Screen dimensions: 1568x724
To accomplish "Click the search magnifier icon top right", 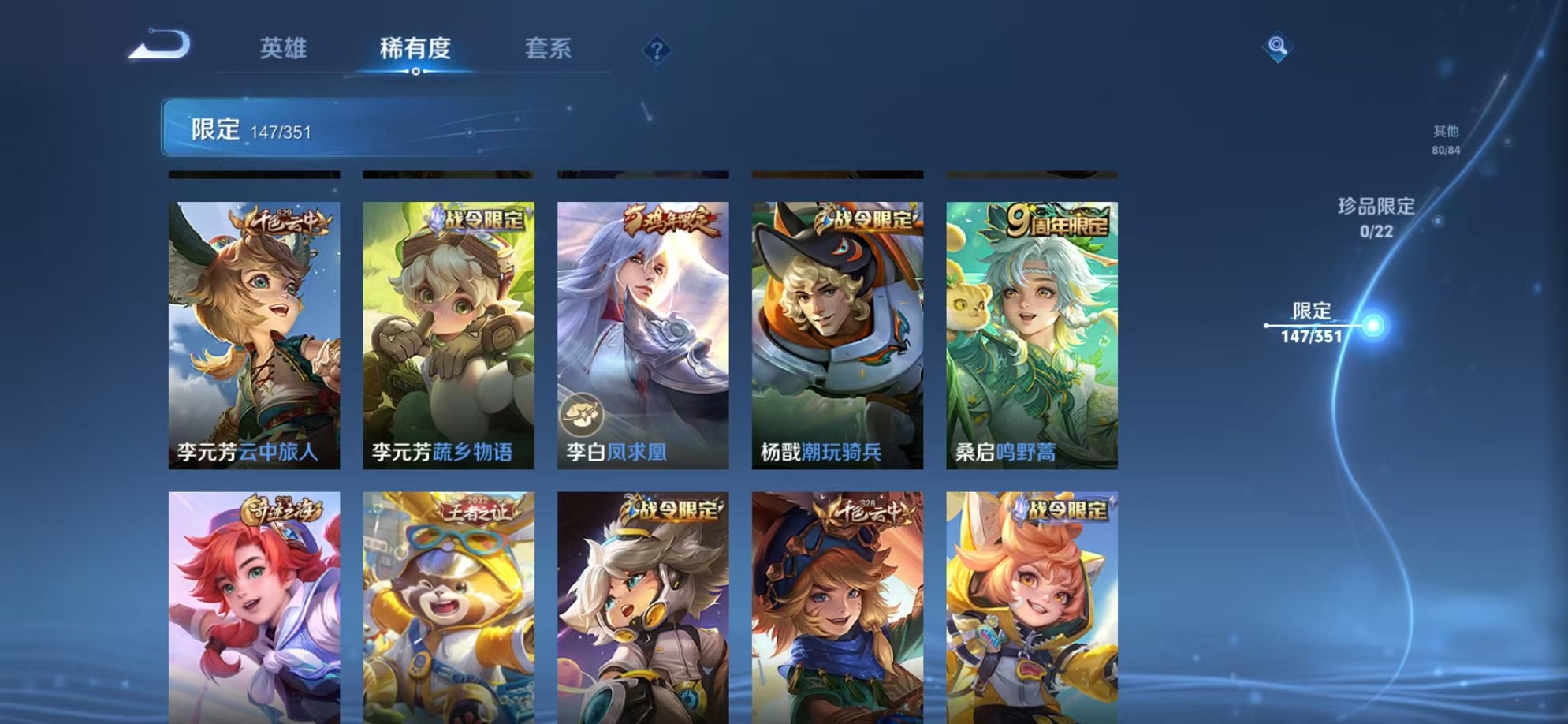I will click(x=1279, y=46).
